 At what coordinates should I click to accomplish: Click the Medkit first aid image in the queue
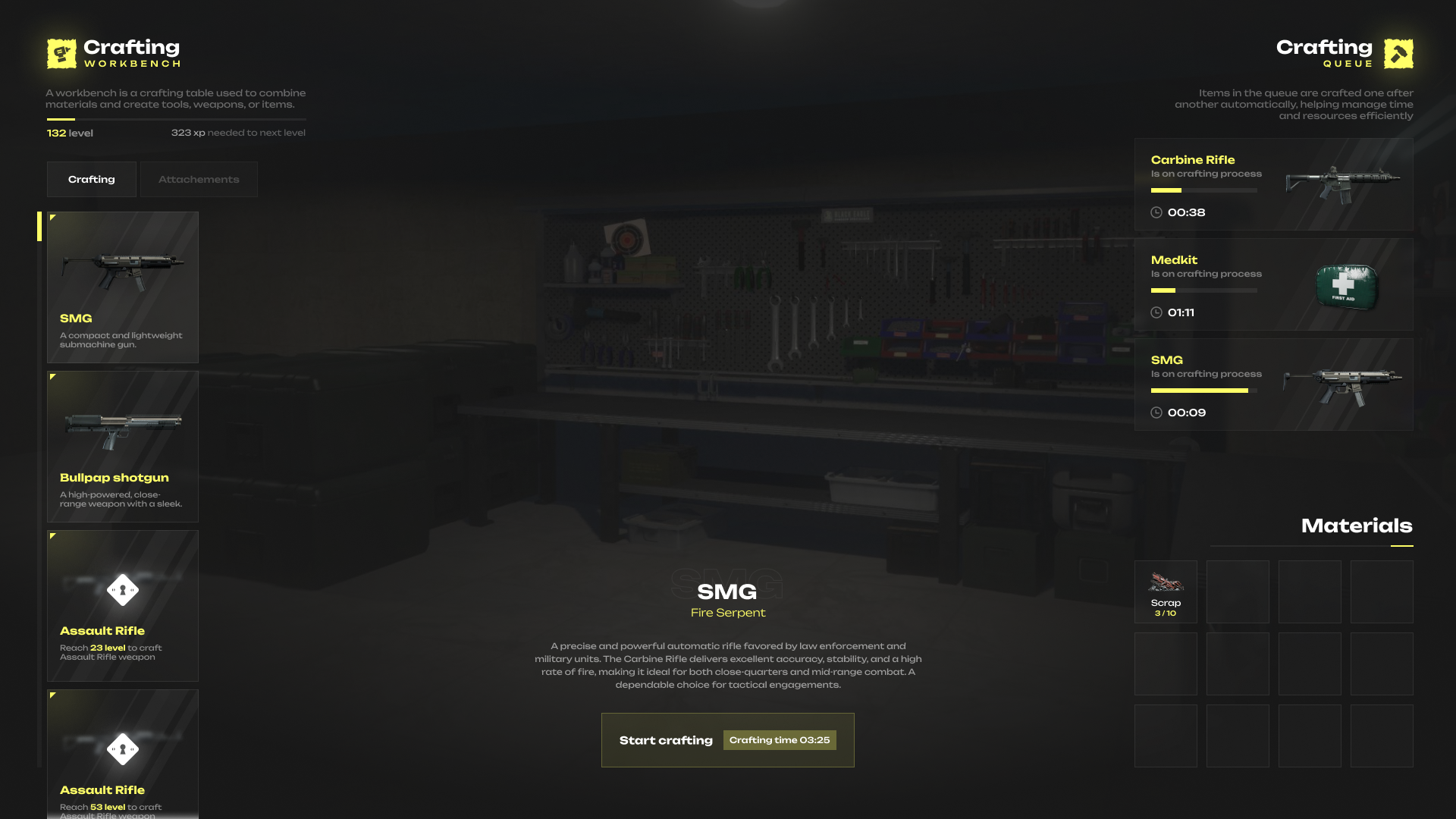point(1348,284)
